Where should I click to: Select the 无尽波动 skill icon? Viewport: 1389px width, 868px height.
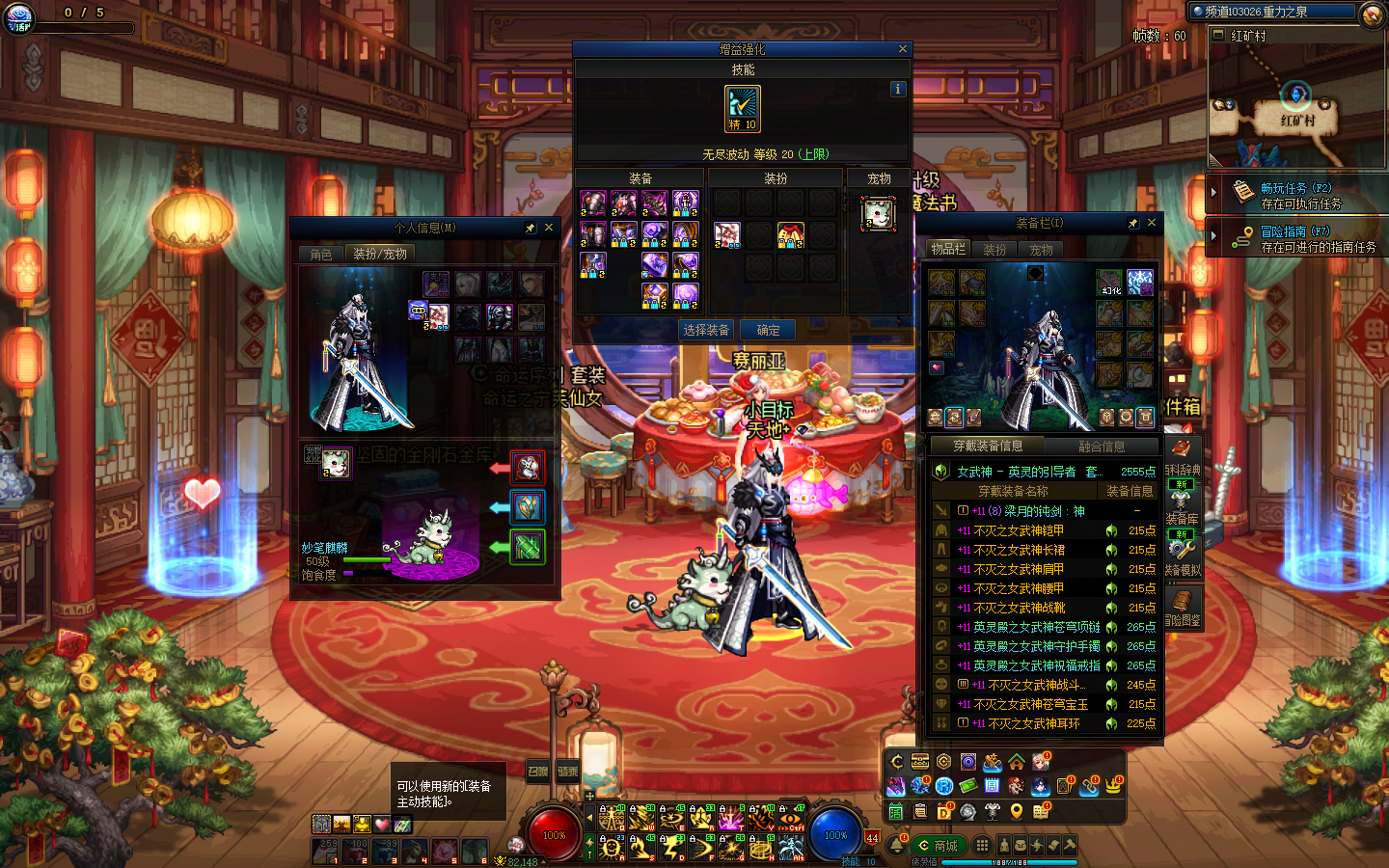743,108
